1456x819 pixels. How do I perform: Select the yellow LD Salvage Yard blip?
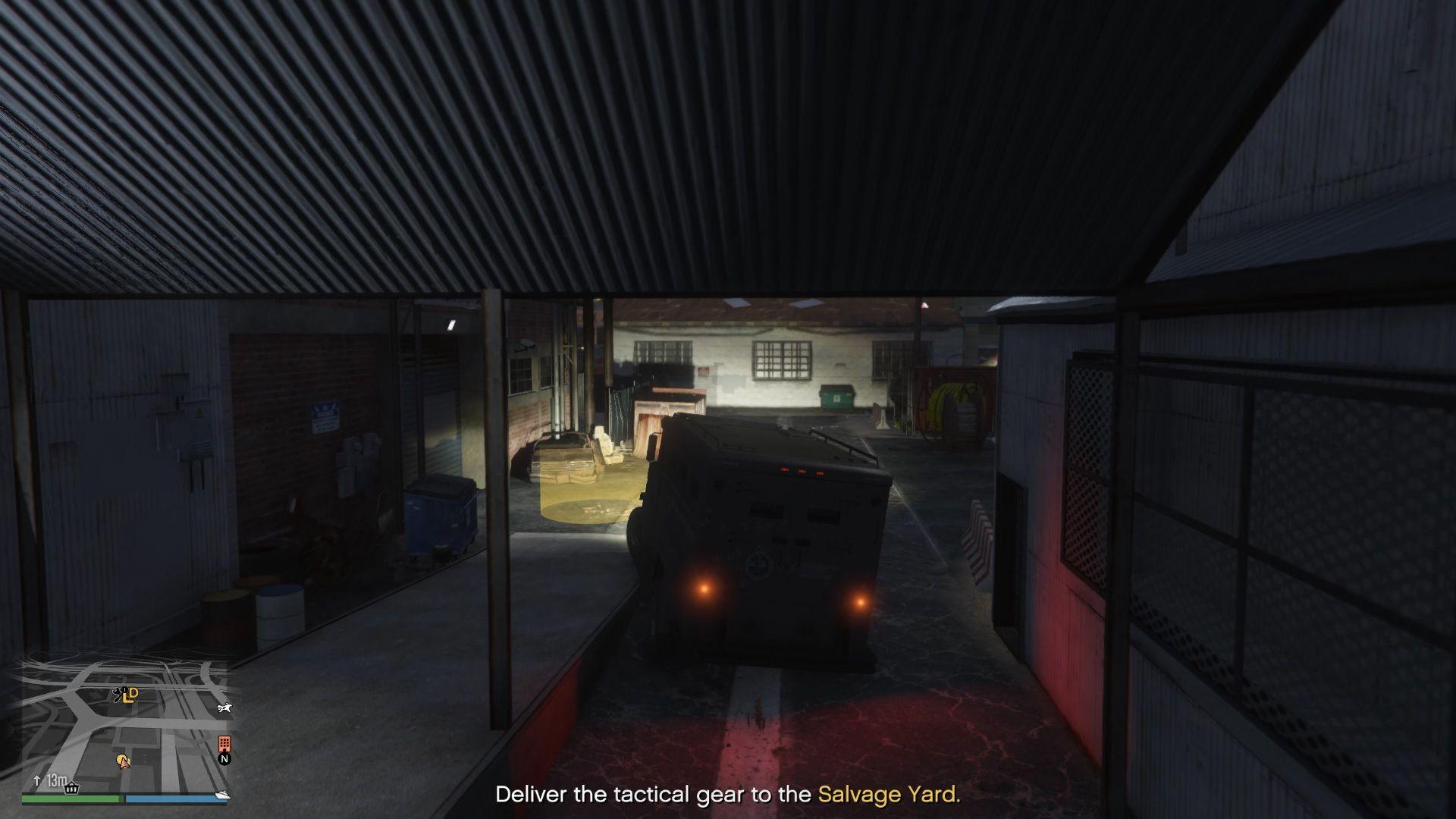coord(131,694)
